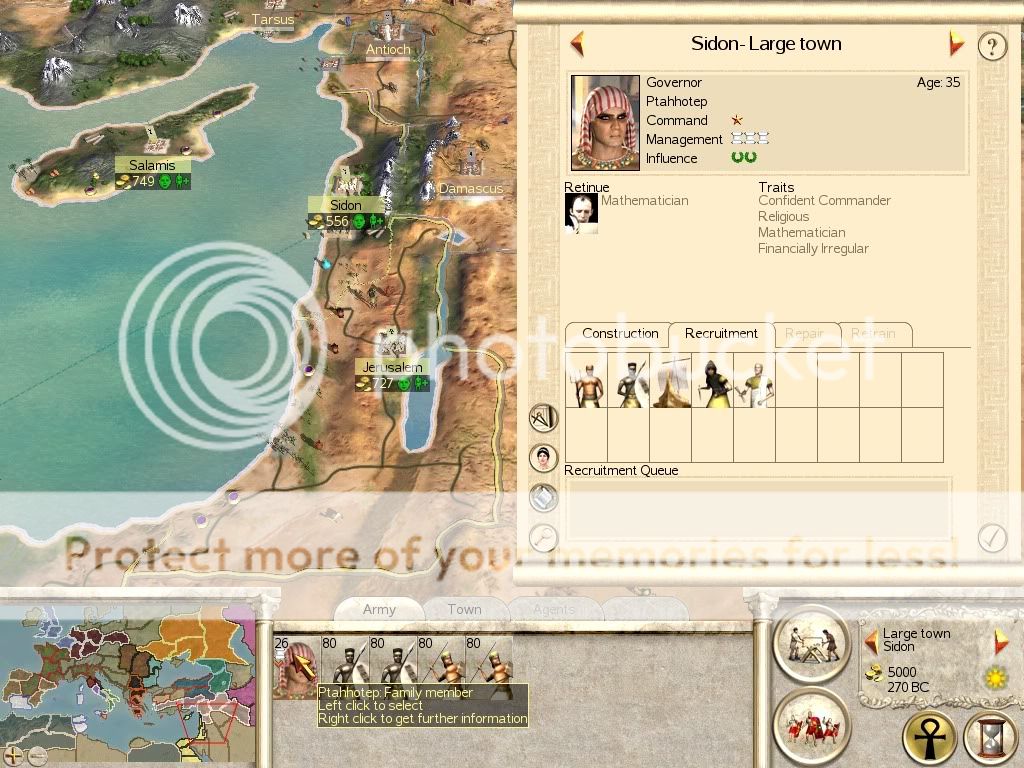
Task: Select Governor Ptahhotep's portrait
Action: pos(605,122)
